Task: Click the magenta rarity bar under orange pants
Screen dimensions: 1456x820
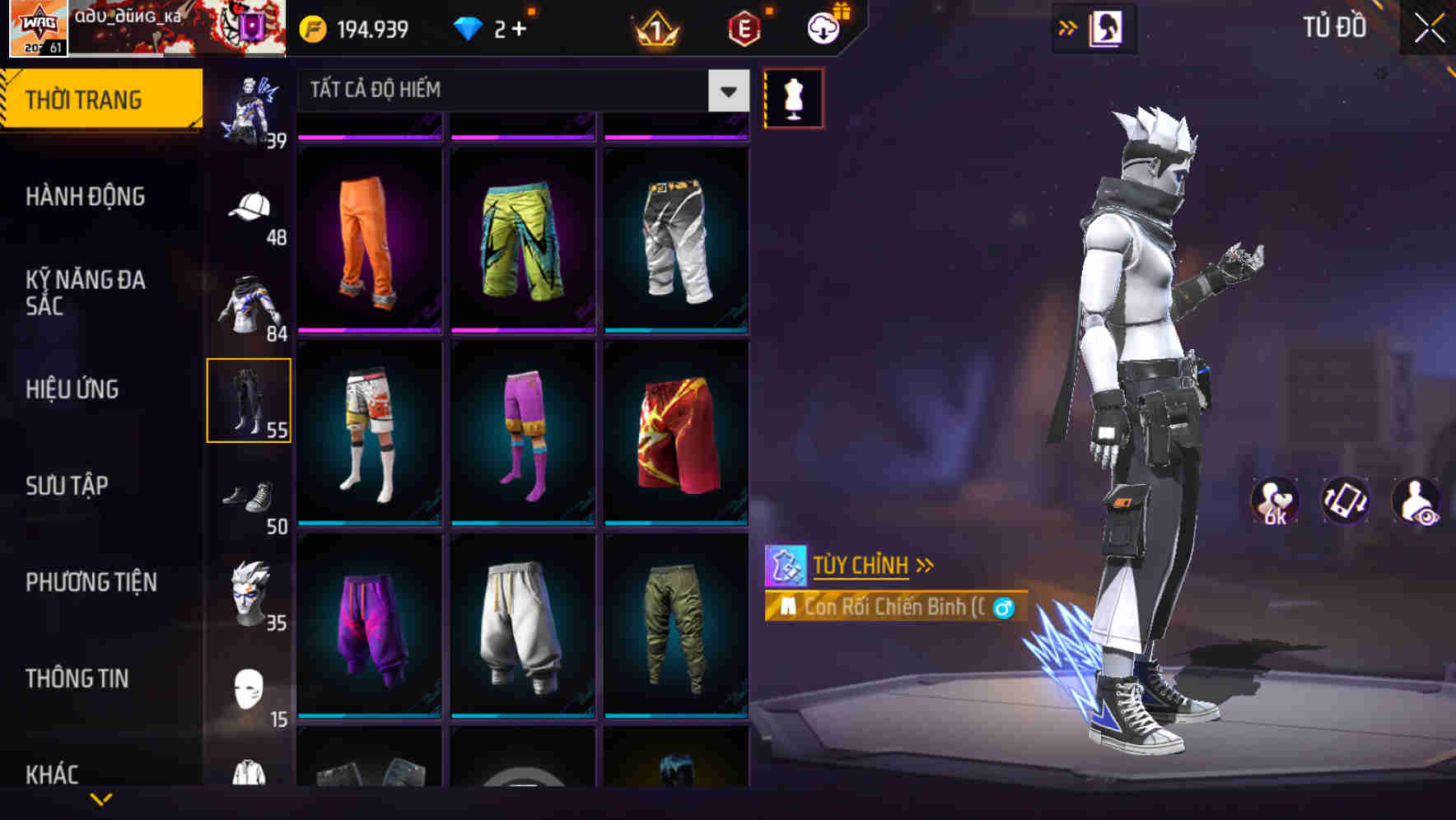Action: click(368, 329)
